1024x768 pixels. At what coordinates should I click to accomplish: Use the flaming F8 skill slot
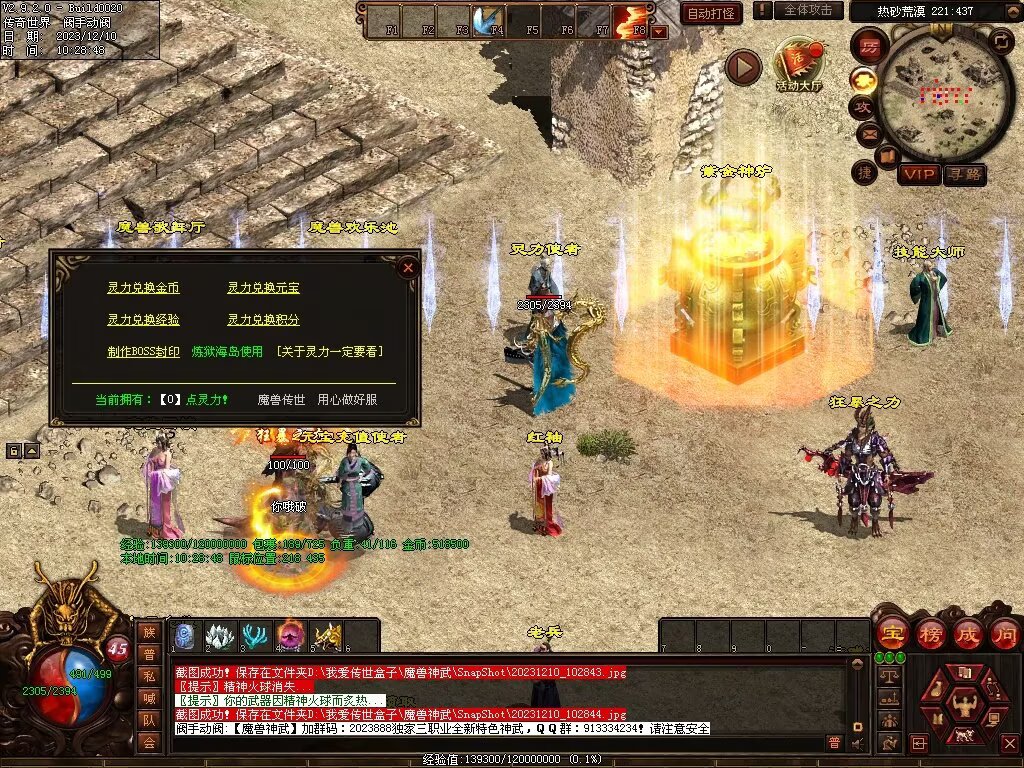tap(632, 20)
